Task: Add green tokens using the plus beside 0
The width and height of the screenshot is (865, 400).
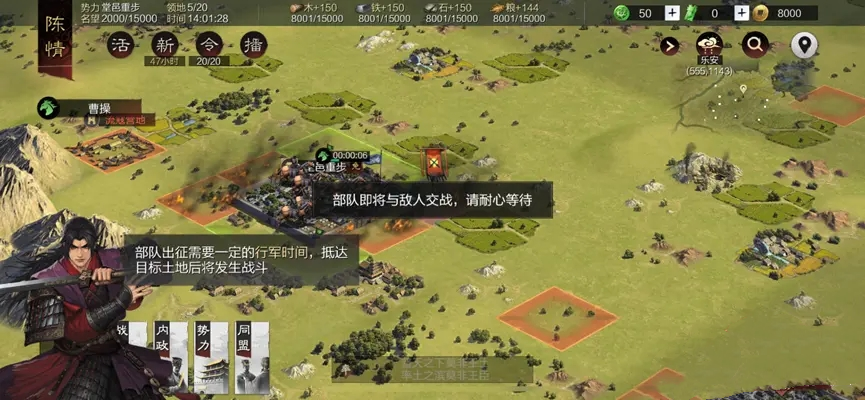Action: 741,13
